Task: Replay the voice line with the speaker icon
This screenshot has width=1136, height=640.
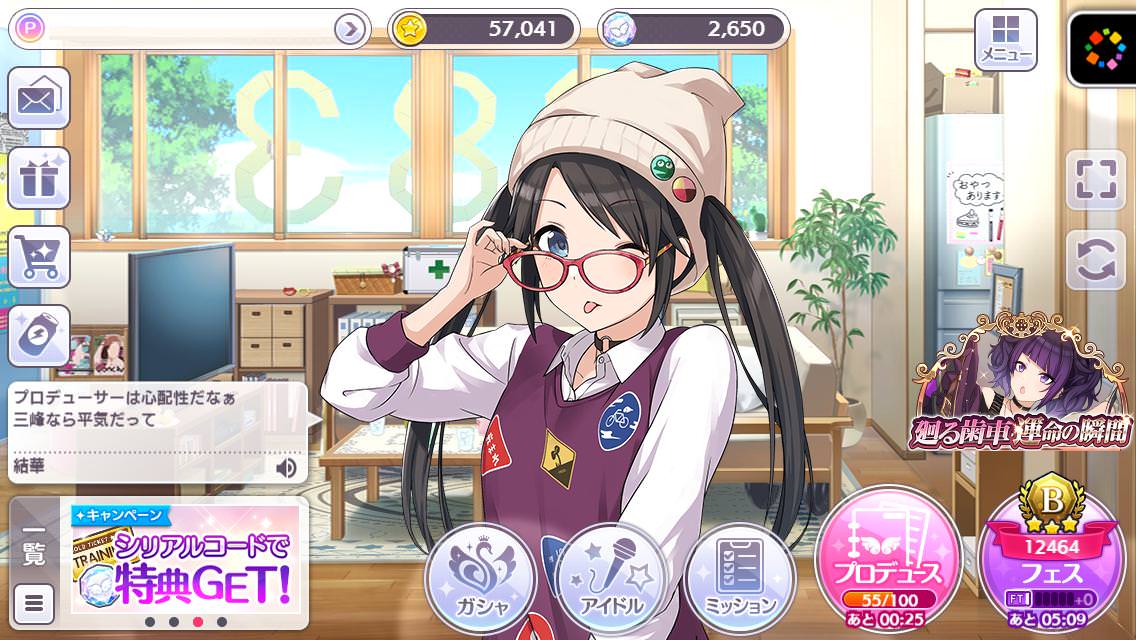Action: click(x=287, y=466)
